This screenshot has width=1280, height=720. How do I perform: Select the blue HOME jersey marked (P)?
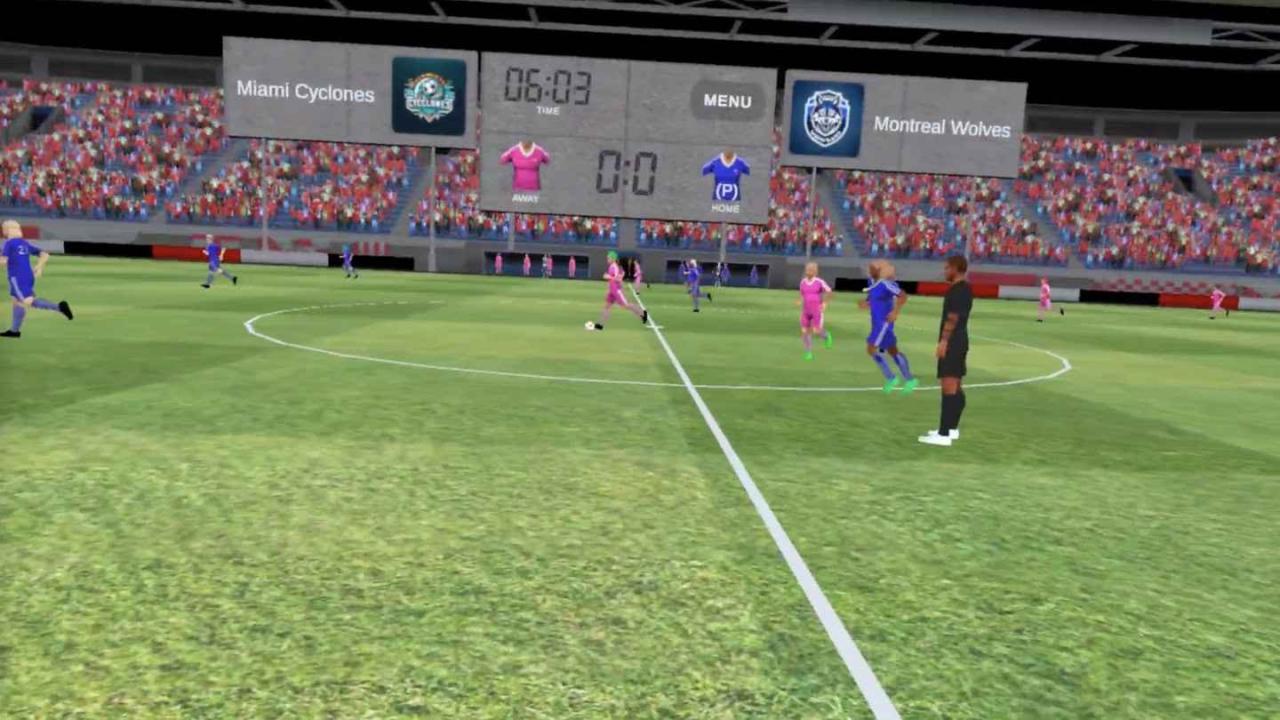[726, 172]
